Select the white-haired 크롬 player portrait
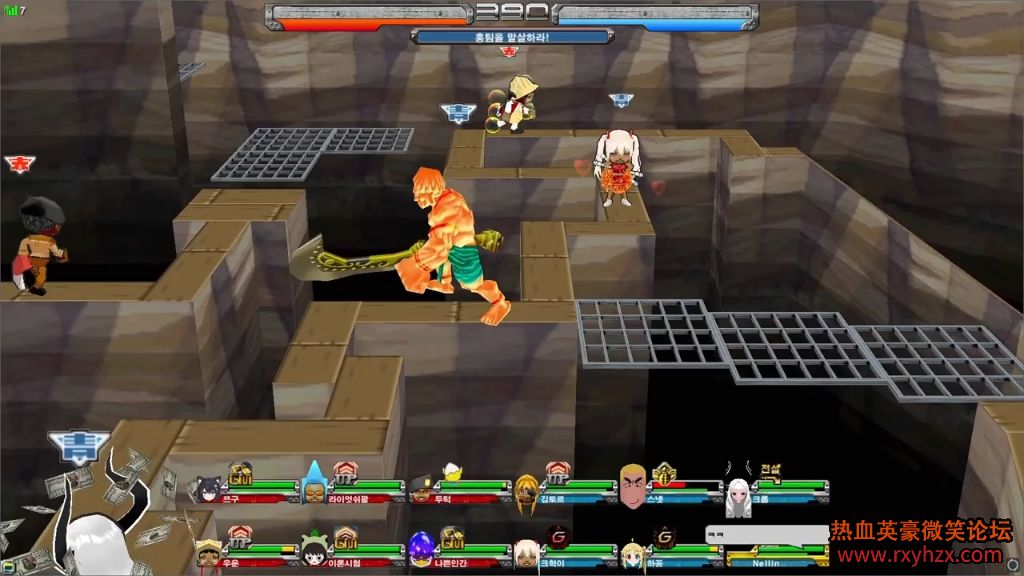 (x=738, y=496)
